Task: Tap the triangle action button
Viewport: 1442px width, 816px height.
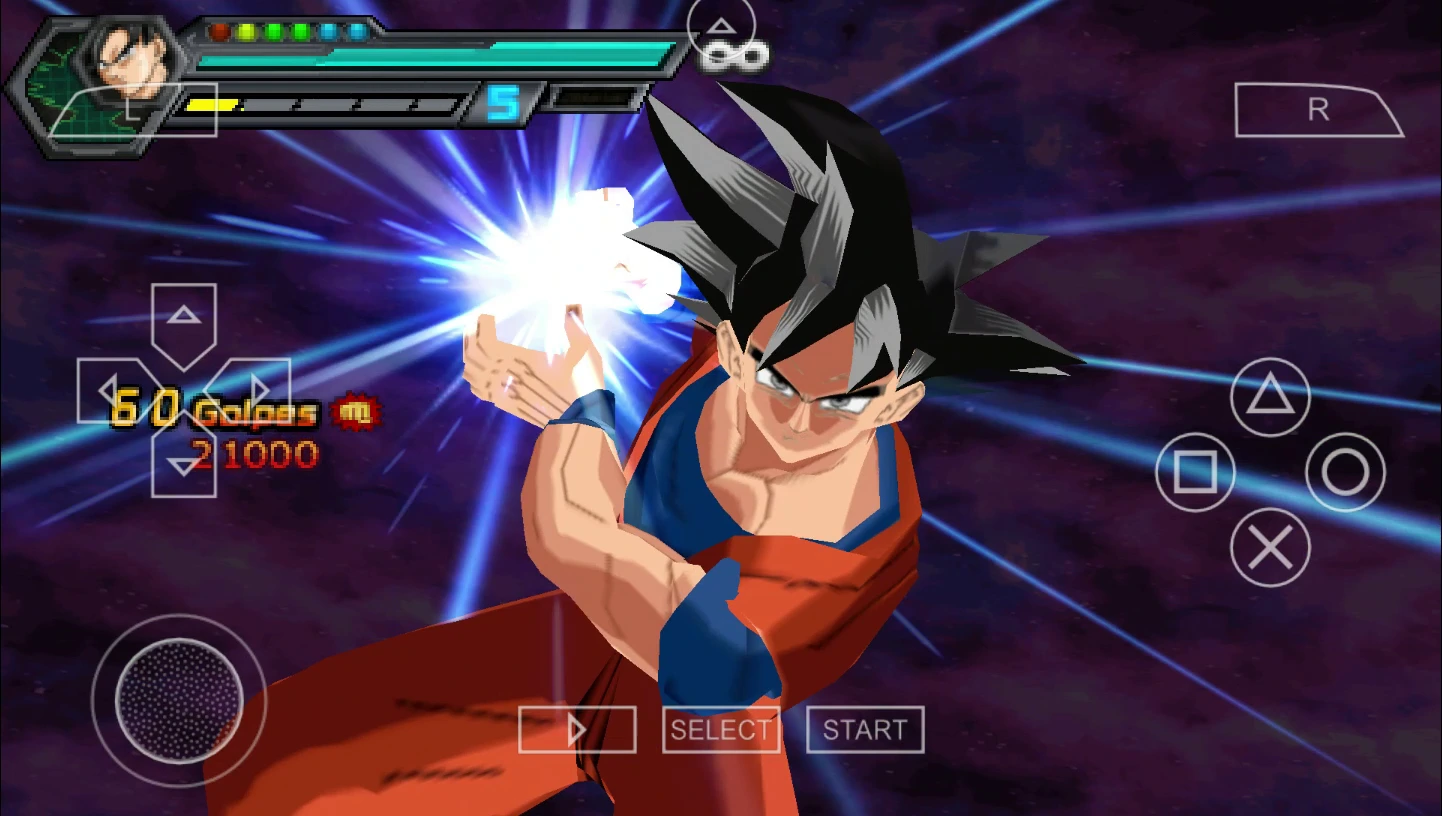Action: (x=1270, y=397)
